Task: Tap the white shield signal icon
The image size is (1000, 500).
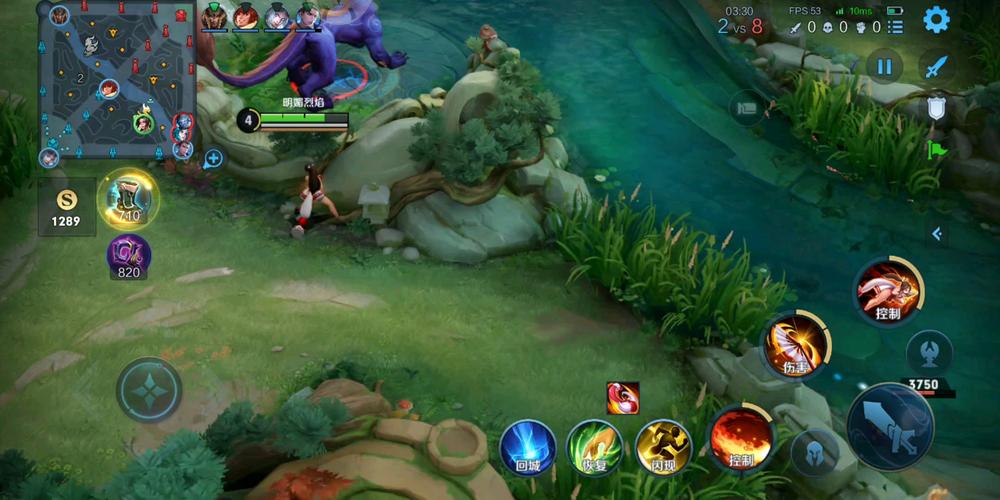Action: pos(936,108)
